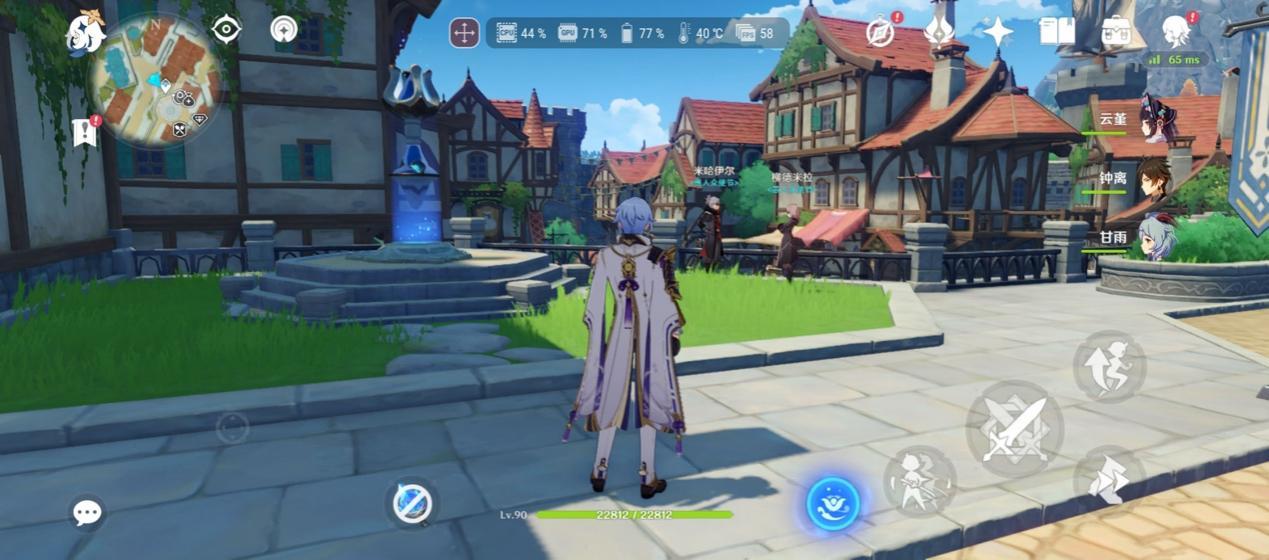Tap the sprint dash button
The image size is (1269, 560).
coord(1108,480)
